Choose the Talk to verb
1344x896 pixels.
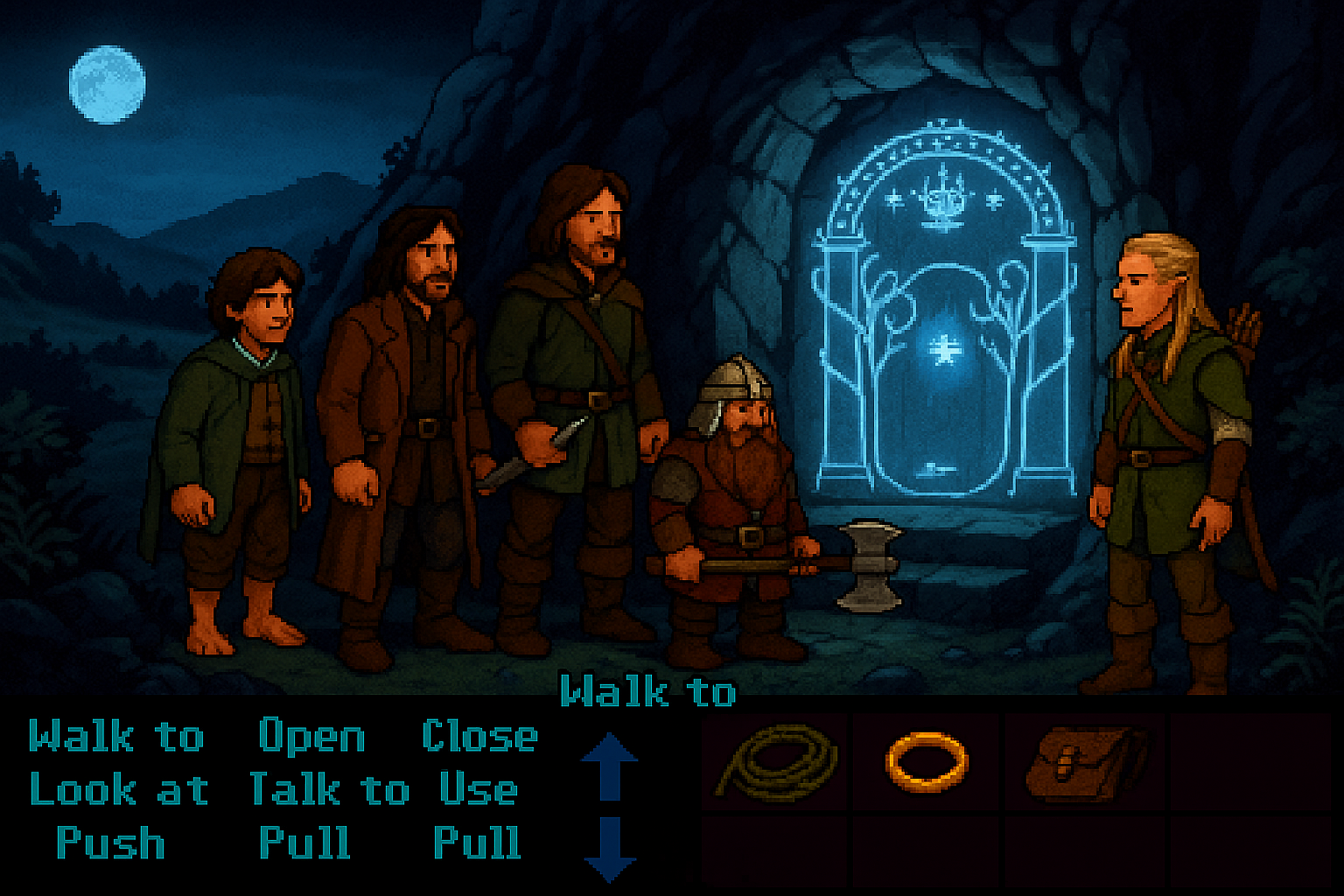click(329, 790)
